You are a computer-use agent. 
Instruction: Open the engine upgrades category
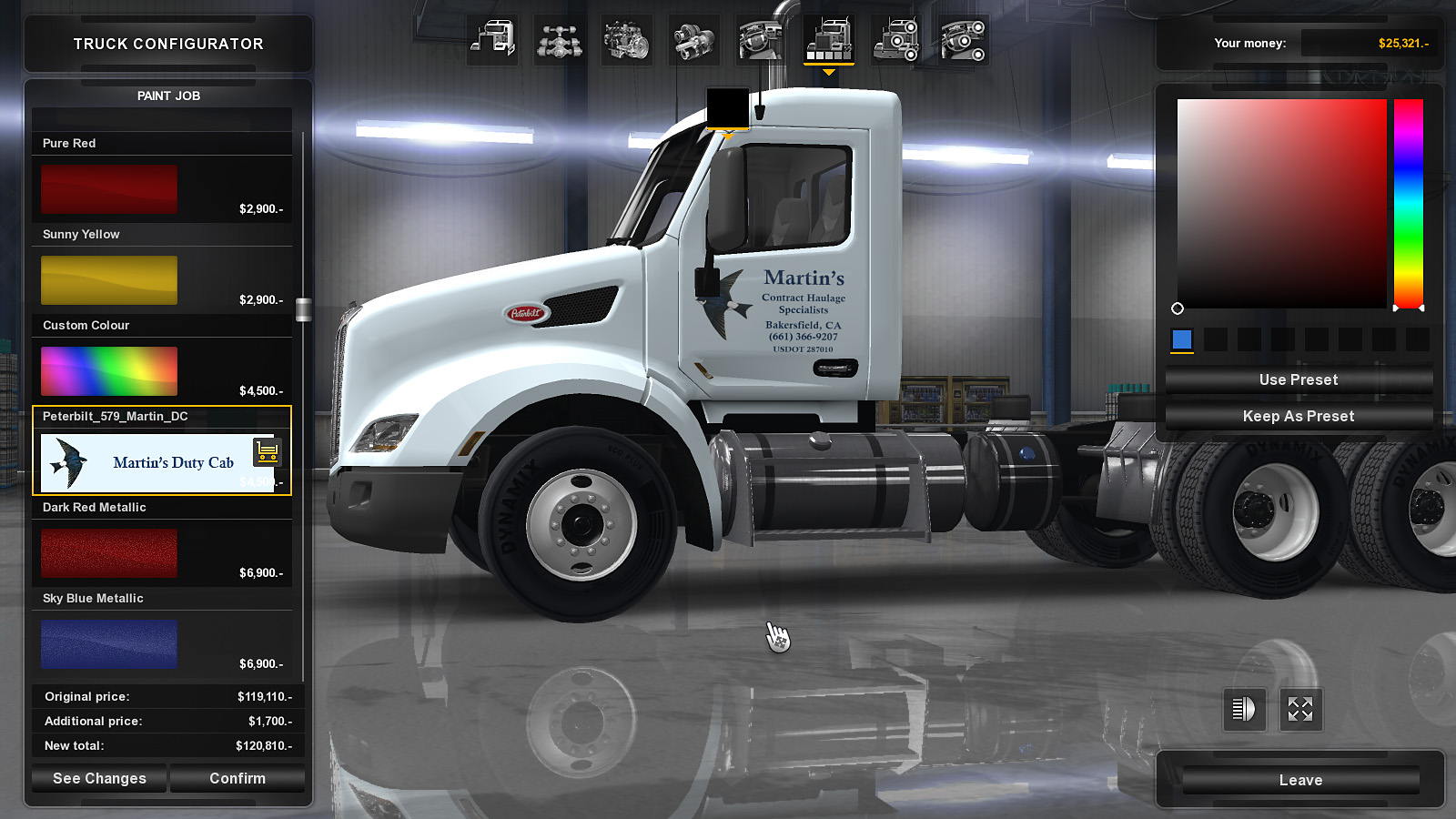[626, 41]
